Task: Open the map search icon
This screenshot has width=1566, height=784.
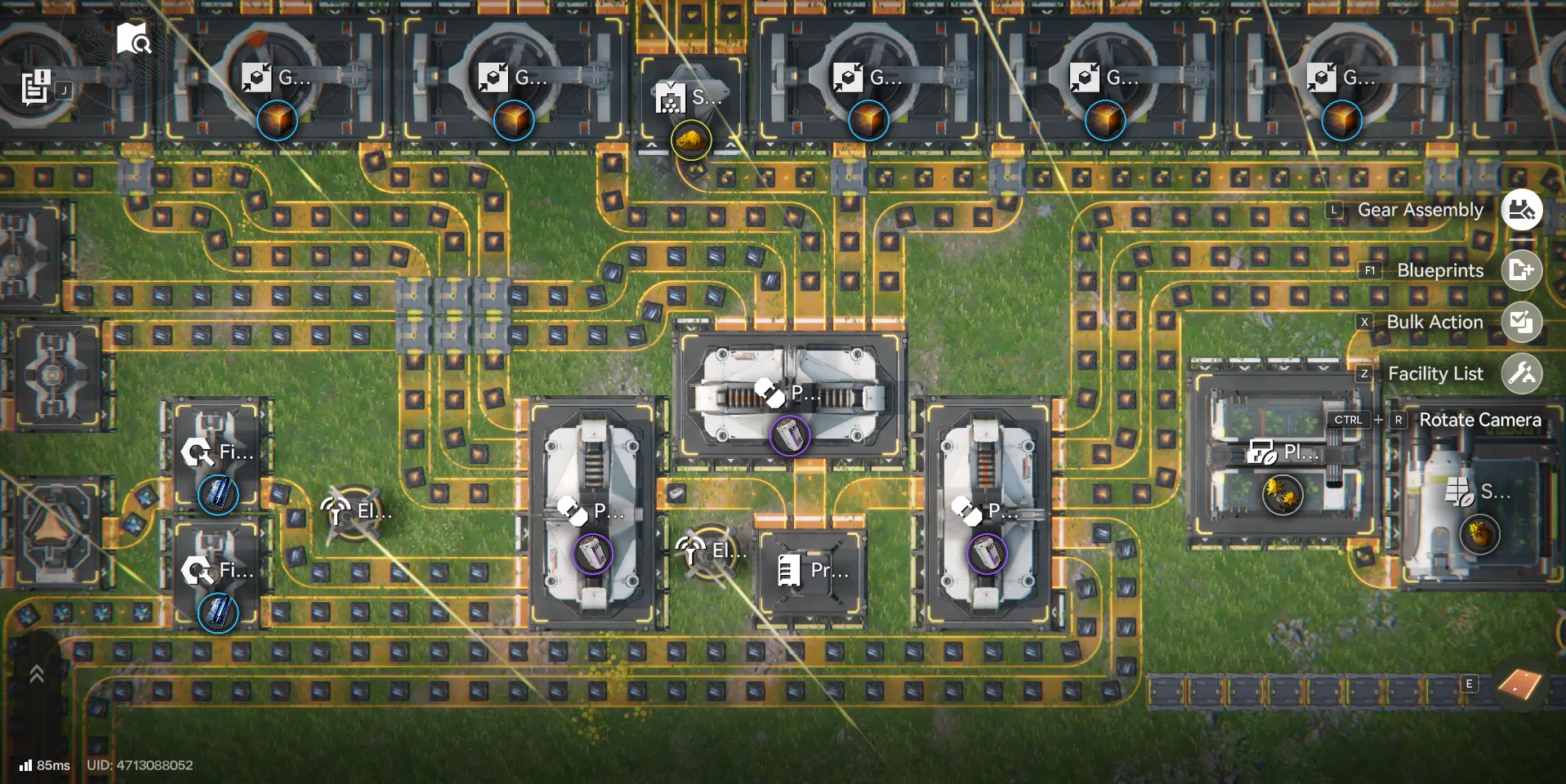Action: click(x=133, y=38)
